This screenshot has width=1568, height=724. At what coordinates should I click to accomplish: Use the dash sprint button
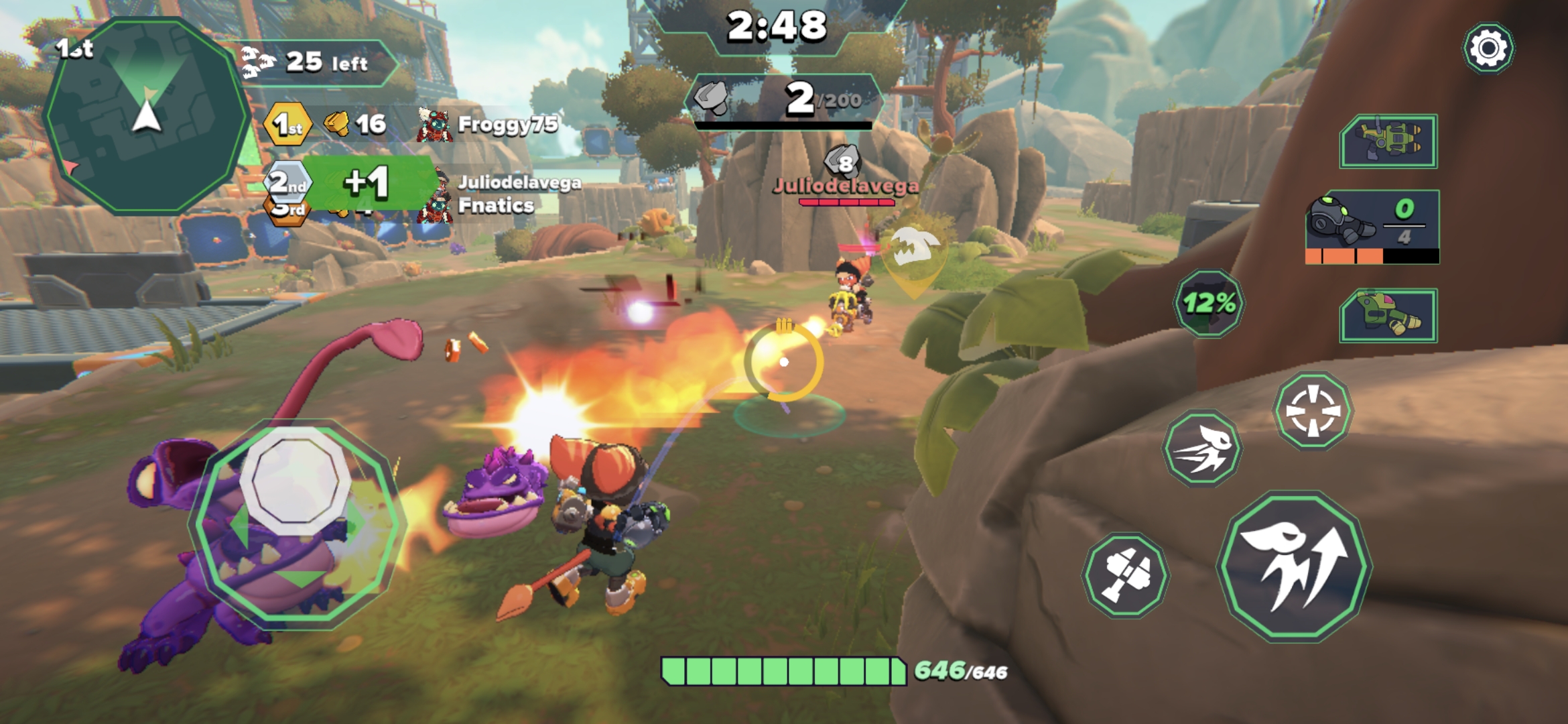tap(1202, 448)
